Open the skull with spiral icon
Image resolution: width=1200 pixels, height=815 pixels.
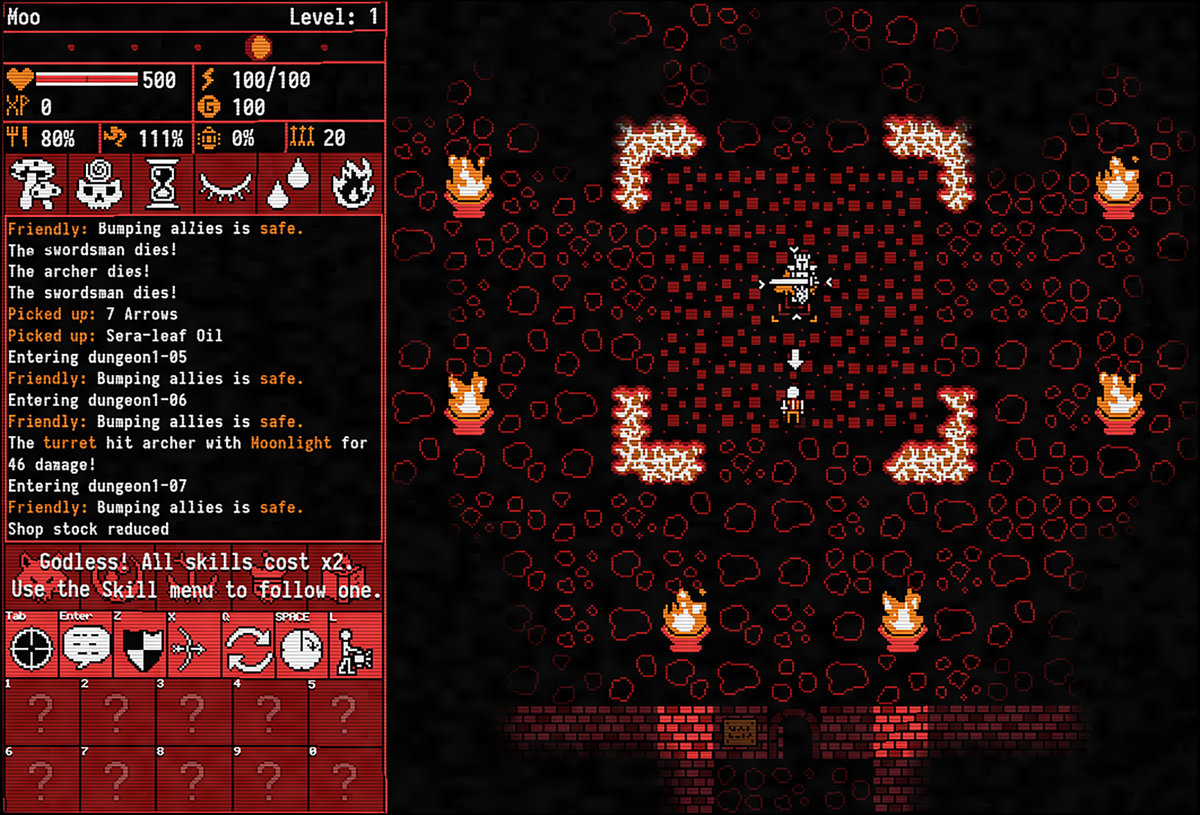(x=99, y=183)
